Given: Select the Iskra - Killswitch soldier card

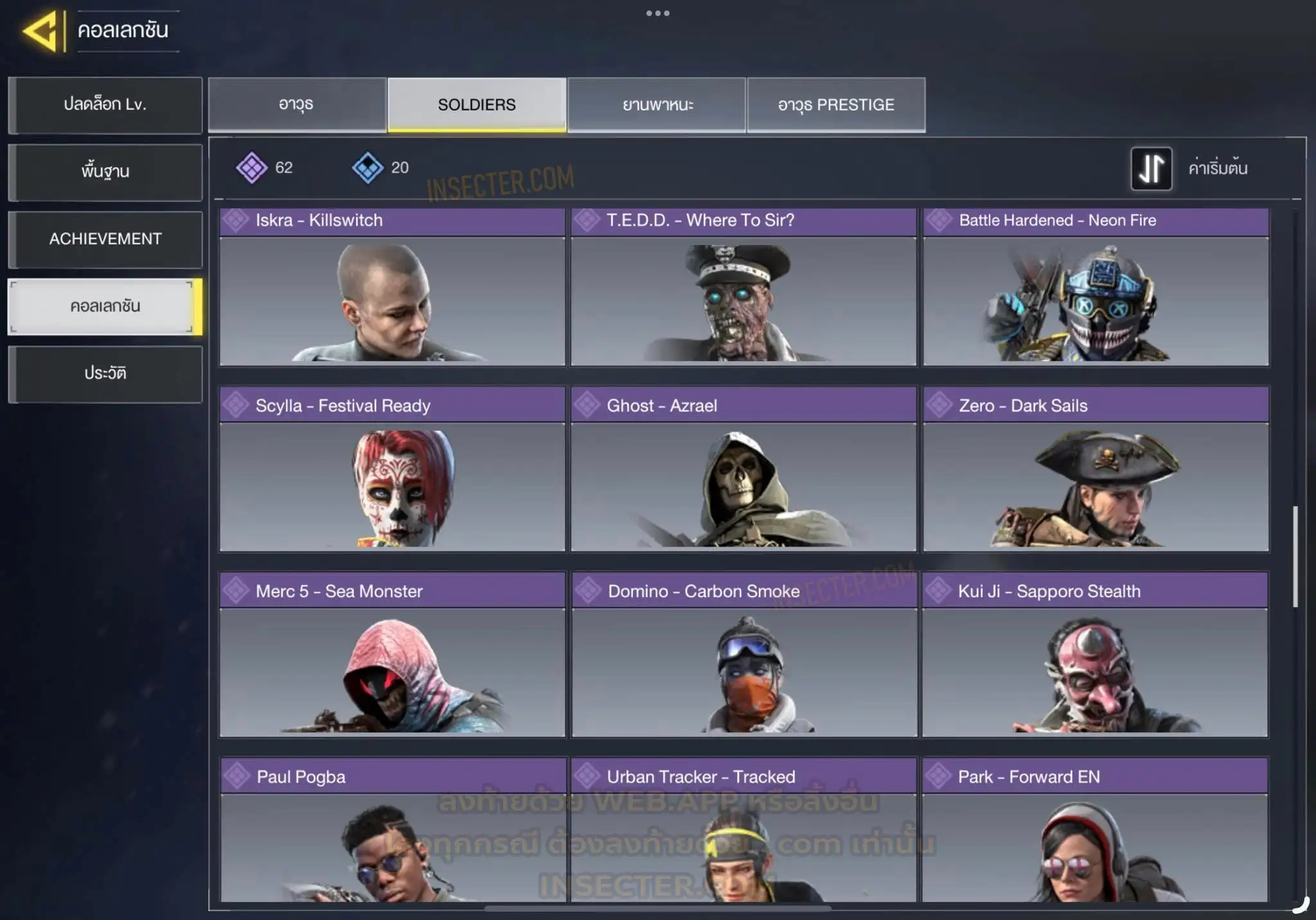Looking at the screenshot, I should point(392,287).
